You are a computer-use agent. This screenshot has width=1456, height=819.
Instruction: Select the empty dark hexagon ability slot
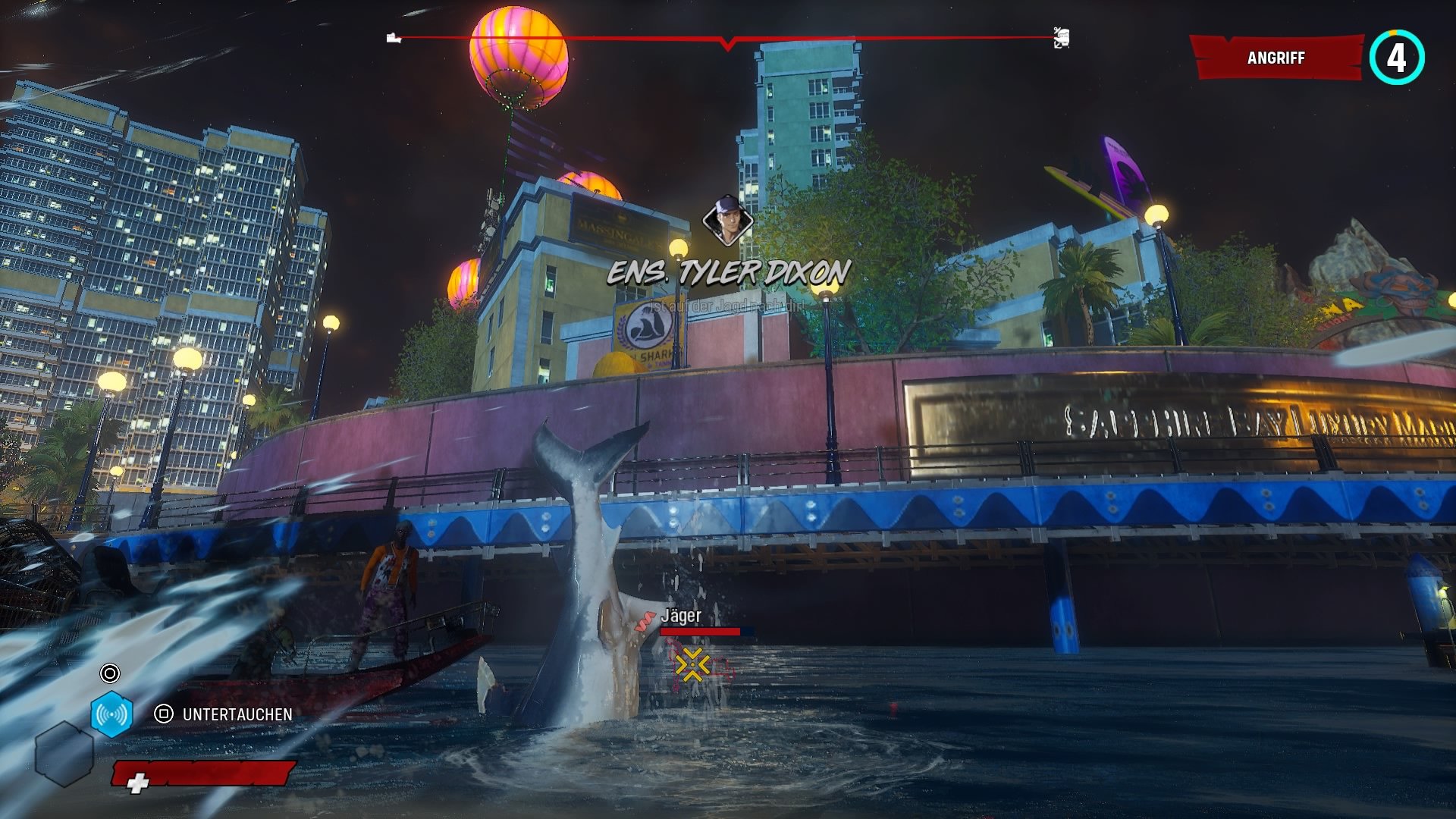(x=64, y=754)
